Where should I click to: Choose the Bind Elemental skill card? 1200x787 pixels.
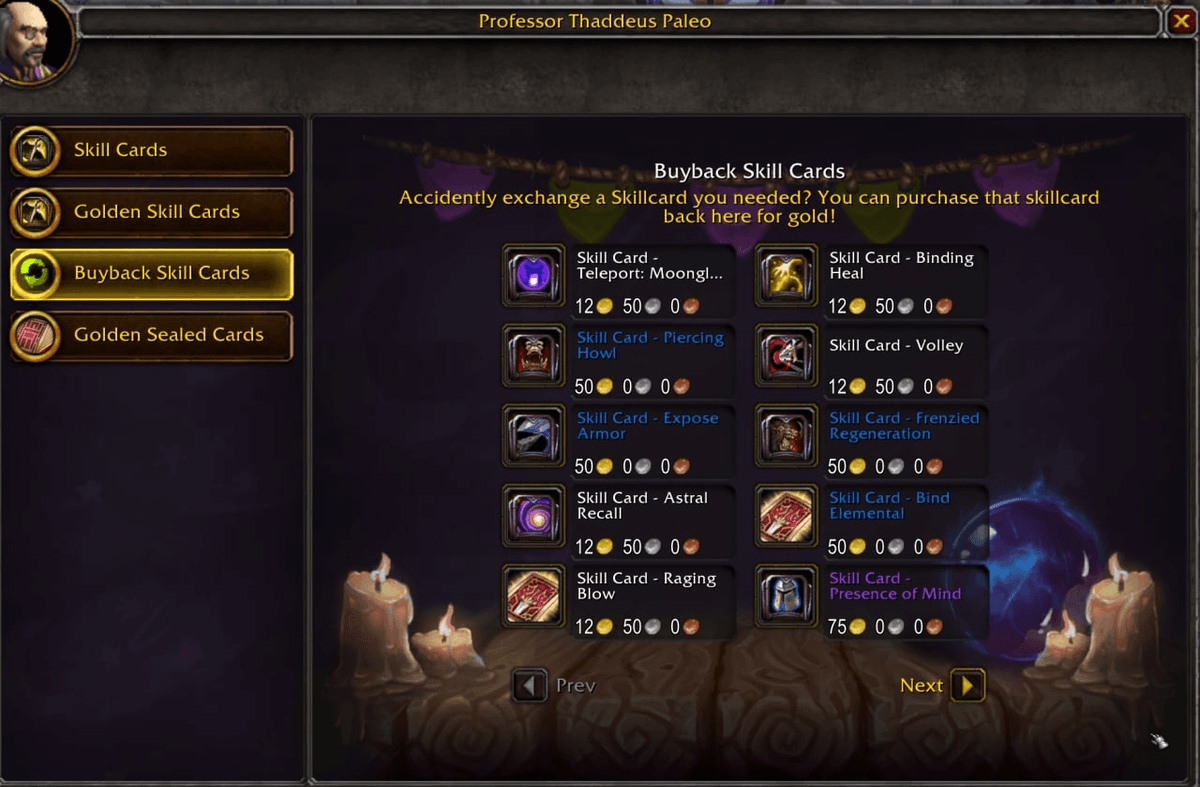786,517
